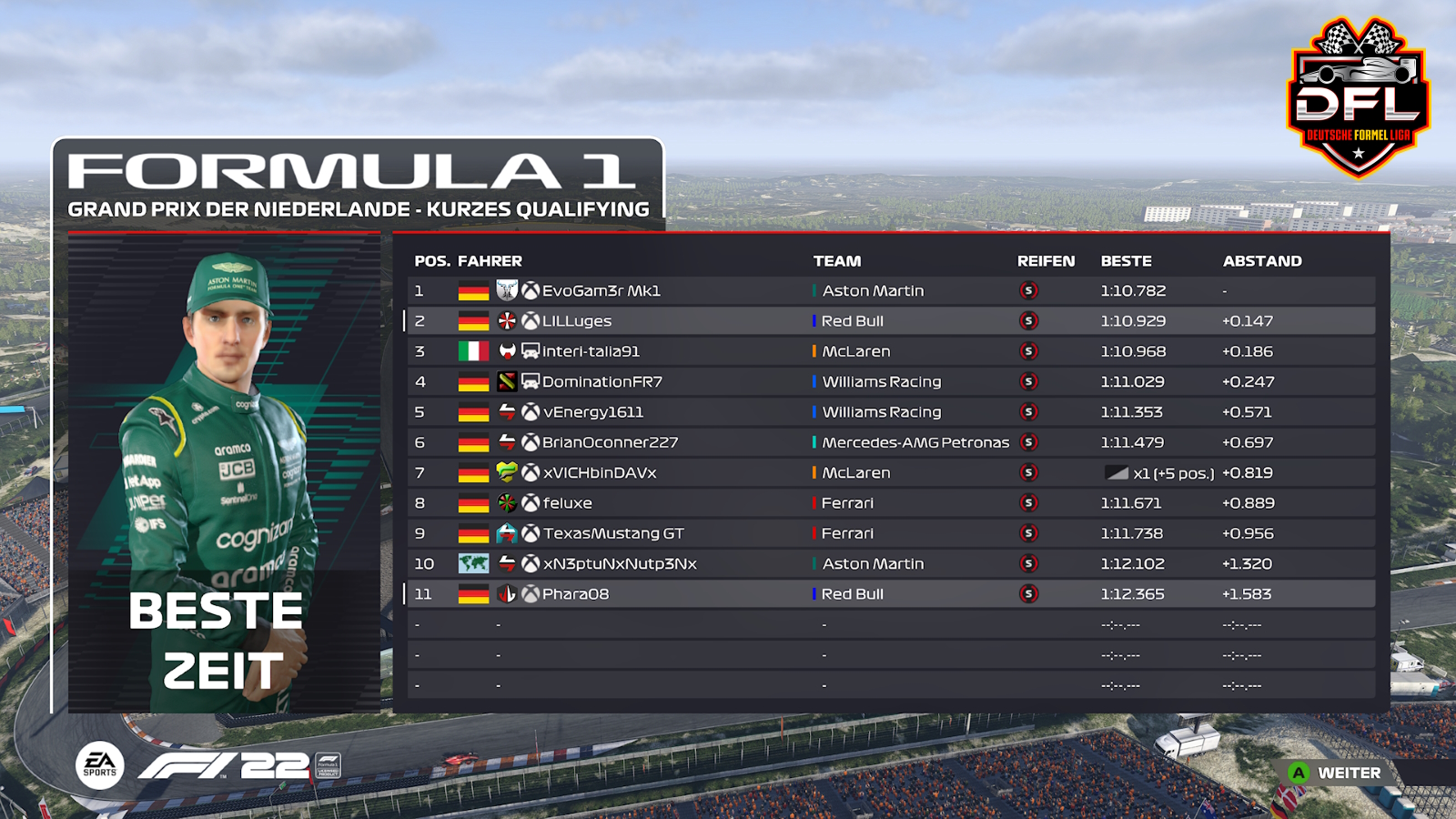Select EvoGam3r Mk1 in the results list

pyautogui.click(x=601, y=291)
